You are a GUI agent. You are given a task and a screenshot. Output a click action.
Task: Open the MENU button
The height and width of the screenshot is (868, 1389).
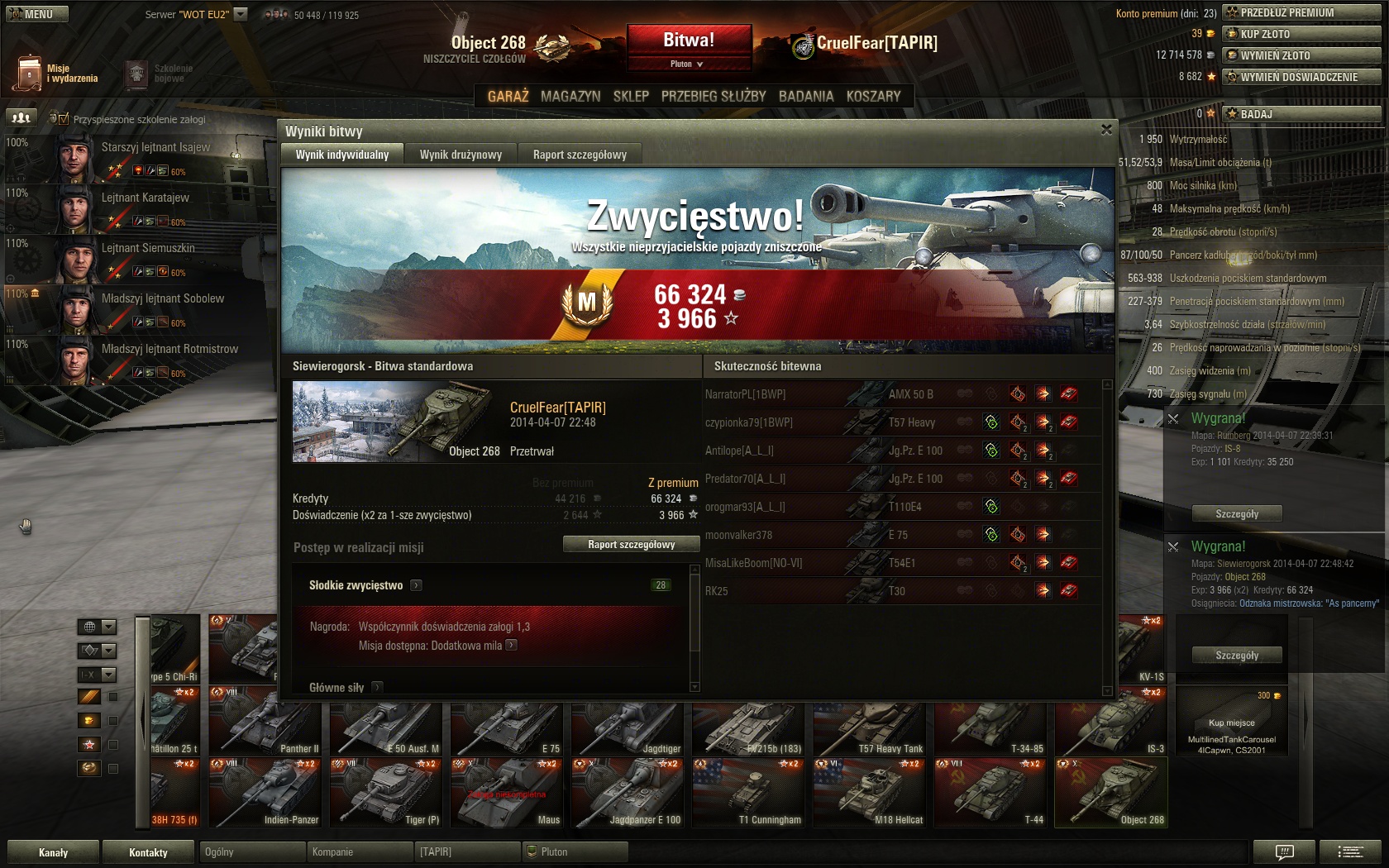point(37,14)
